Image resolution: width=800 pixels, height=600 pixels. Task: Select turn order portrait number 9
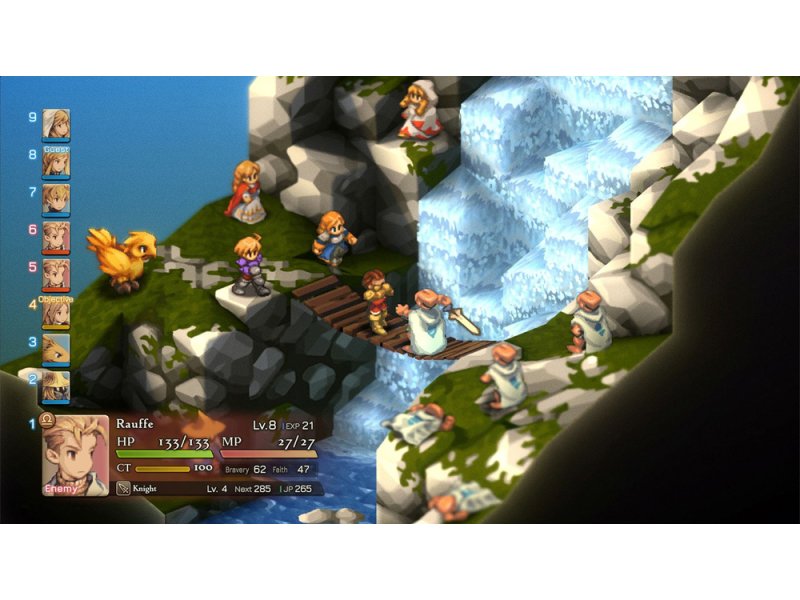56,124
